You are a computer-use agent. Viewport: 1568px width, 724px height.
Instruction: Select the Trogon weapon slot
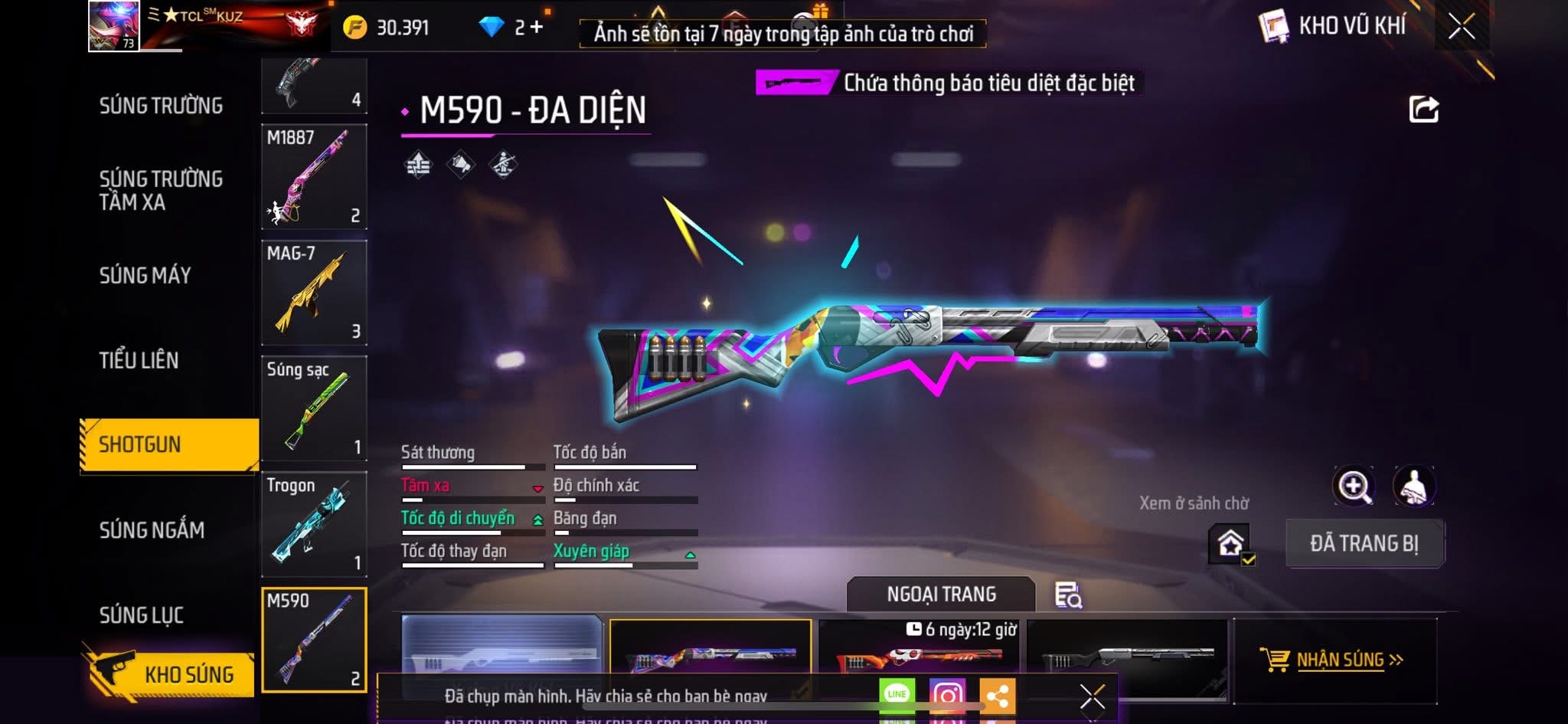pyautogui.click(x=314, y=524)
